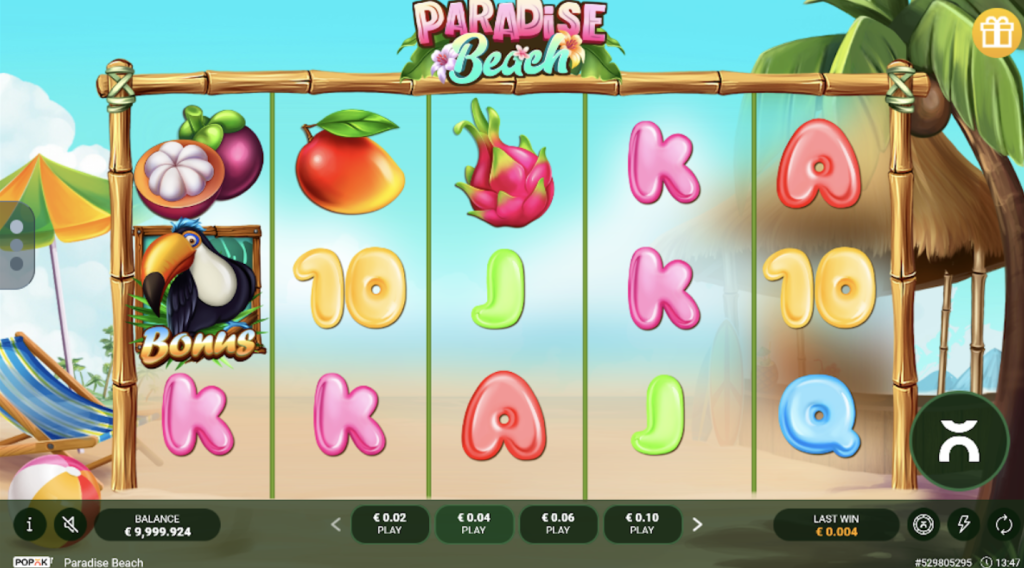Show lower bet options with left arrow

point(336,524)
